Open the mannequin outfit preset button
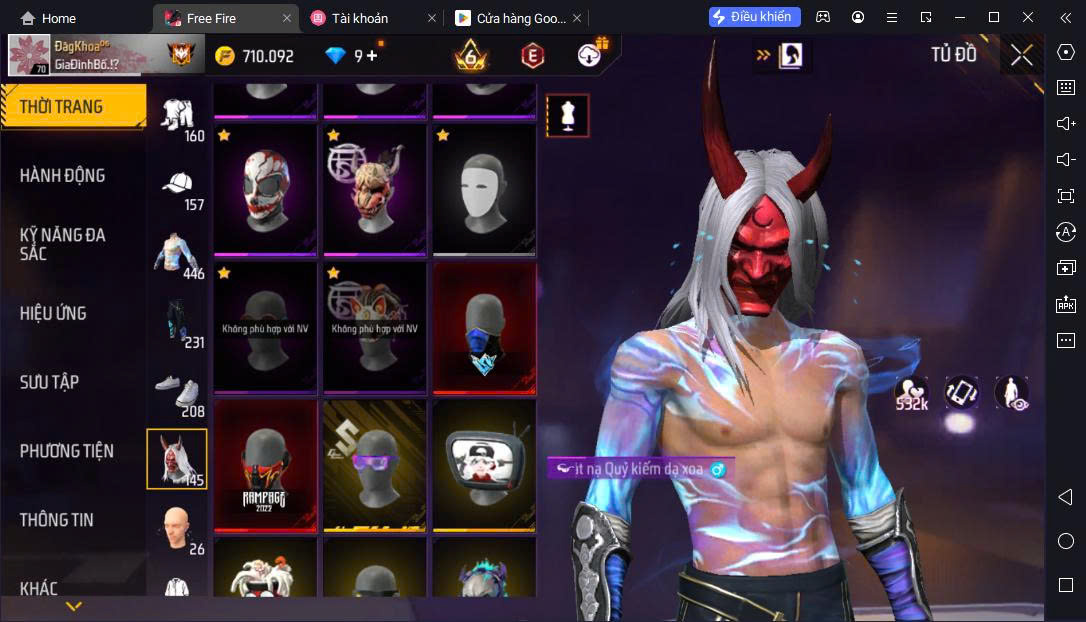This screenshot has height=622, width=1086. [x=567, y=116]
